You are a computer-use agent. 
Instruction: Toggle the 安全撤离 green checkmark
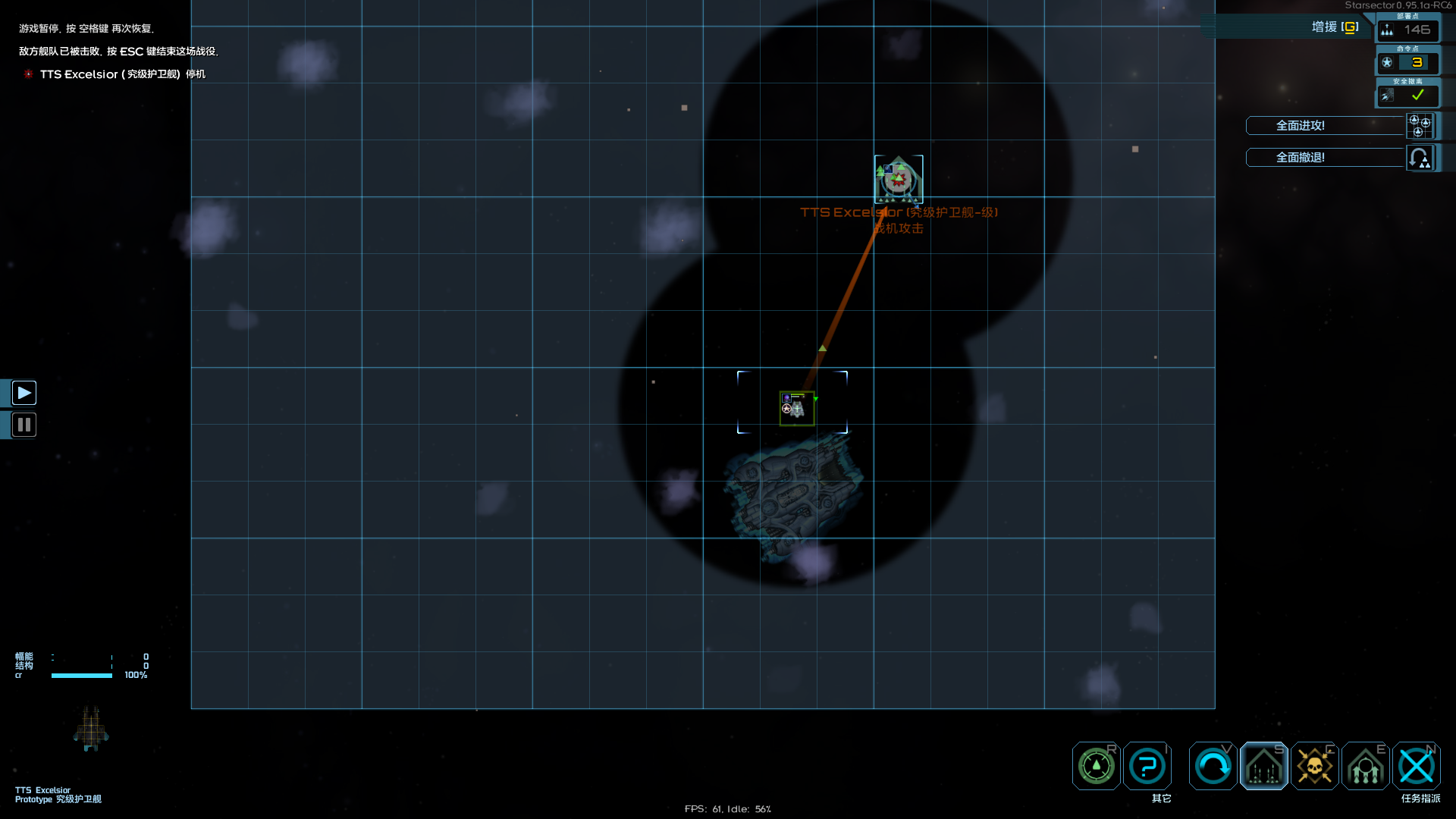coord(1417,96)
